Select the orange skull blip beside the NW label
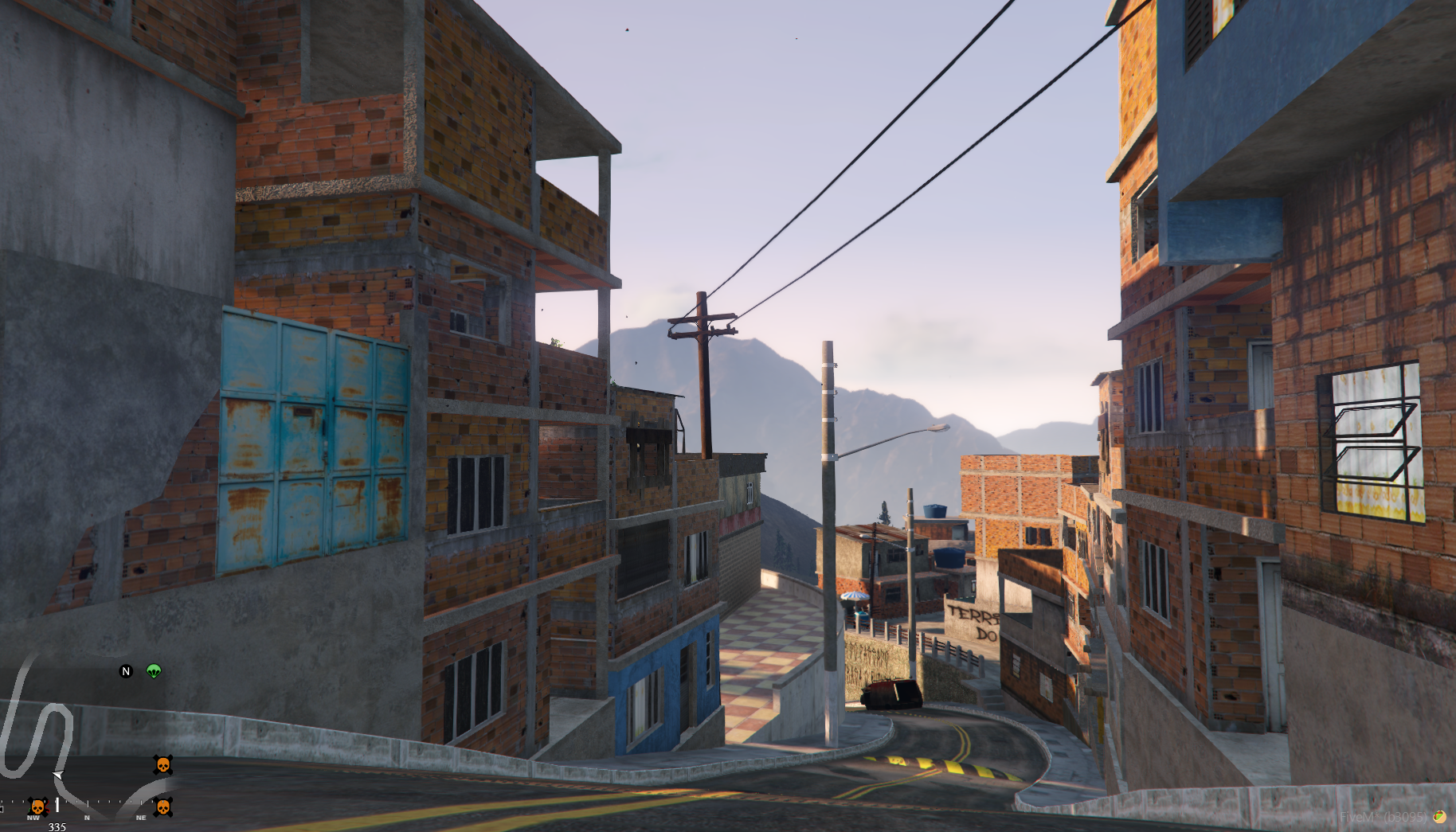 click(37, 807)
